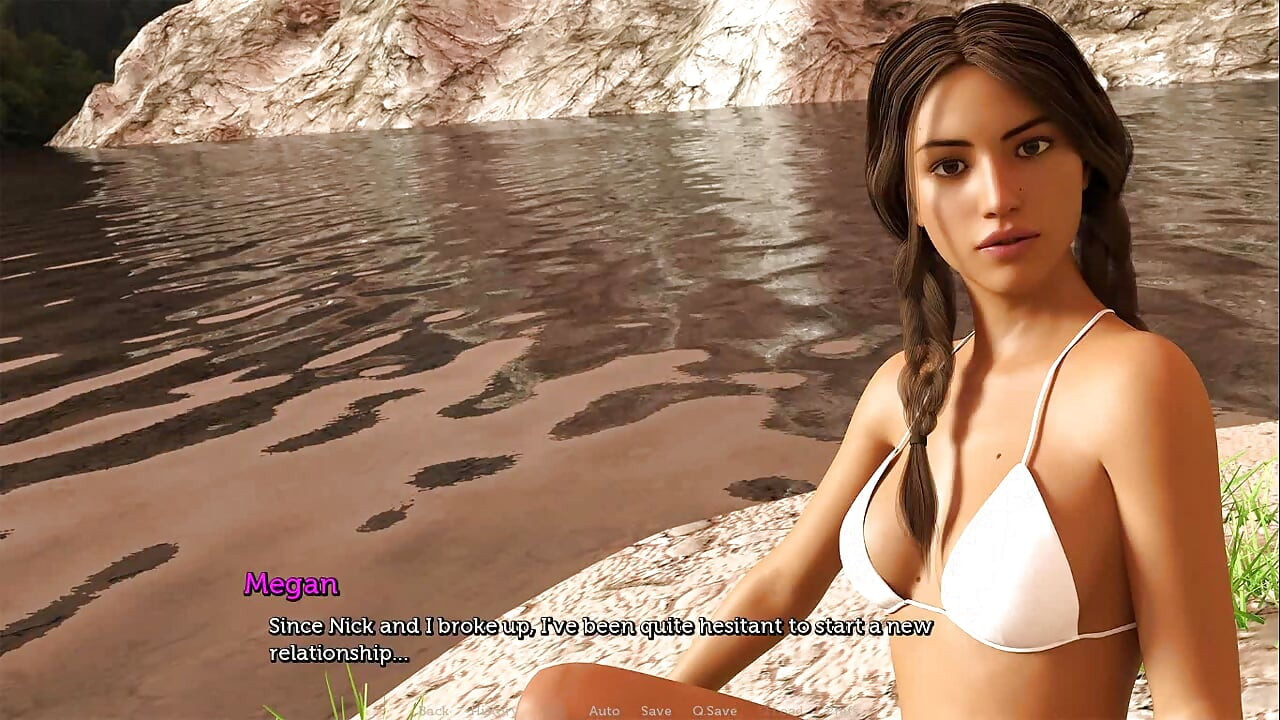Click the Auto button in quick menu
This screenshot has height=720, width=1280.
tap(604, 711)
